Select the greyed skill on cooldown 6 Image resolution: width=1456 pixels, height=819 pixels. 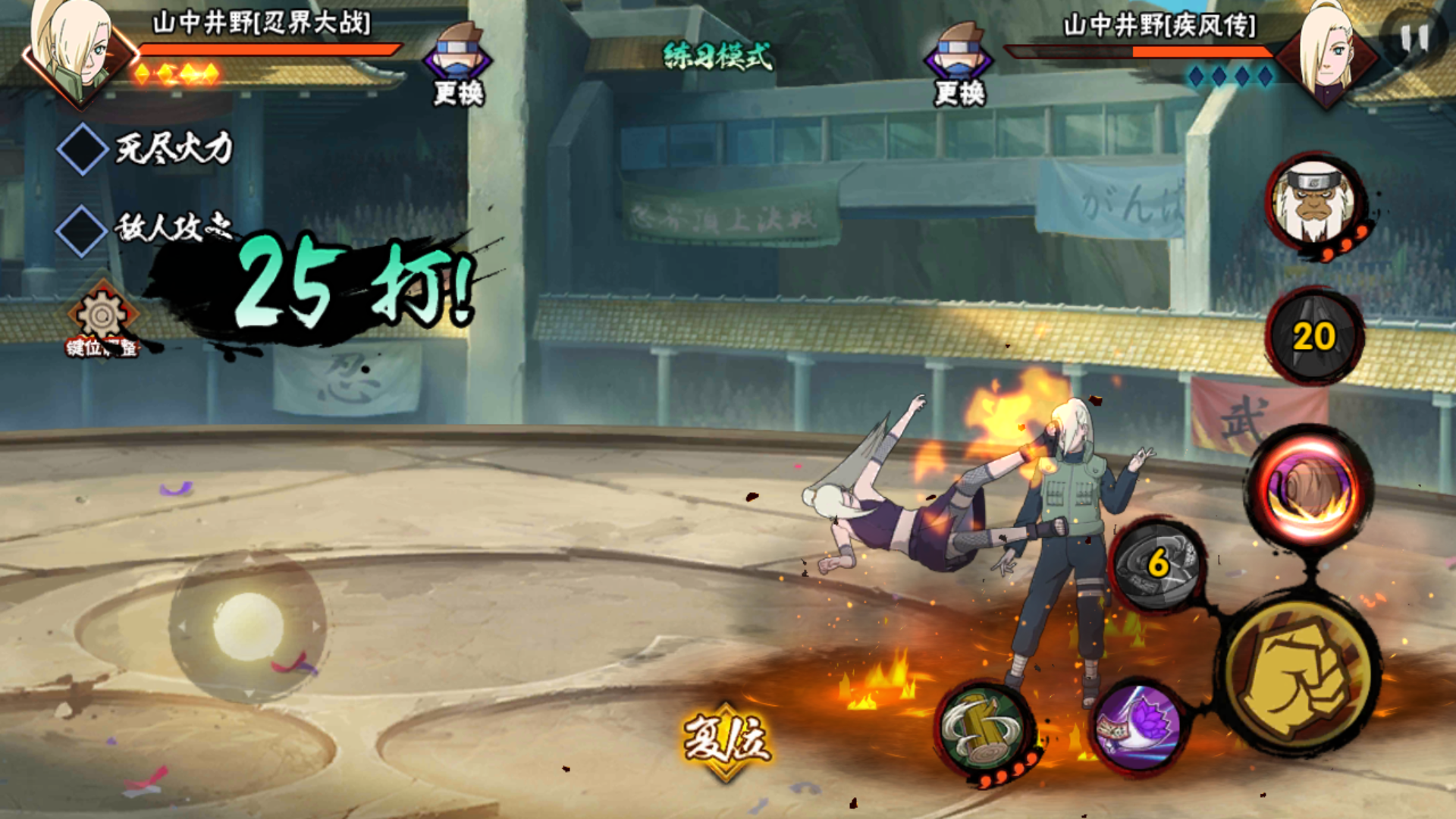click(x=1157, y=563)
